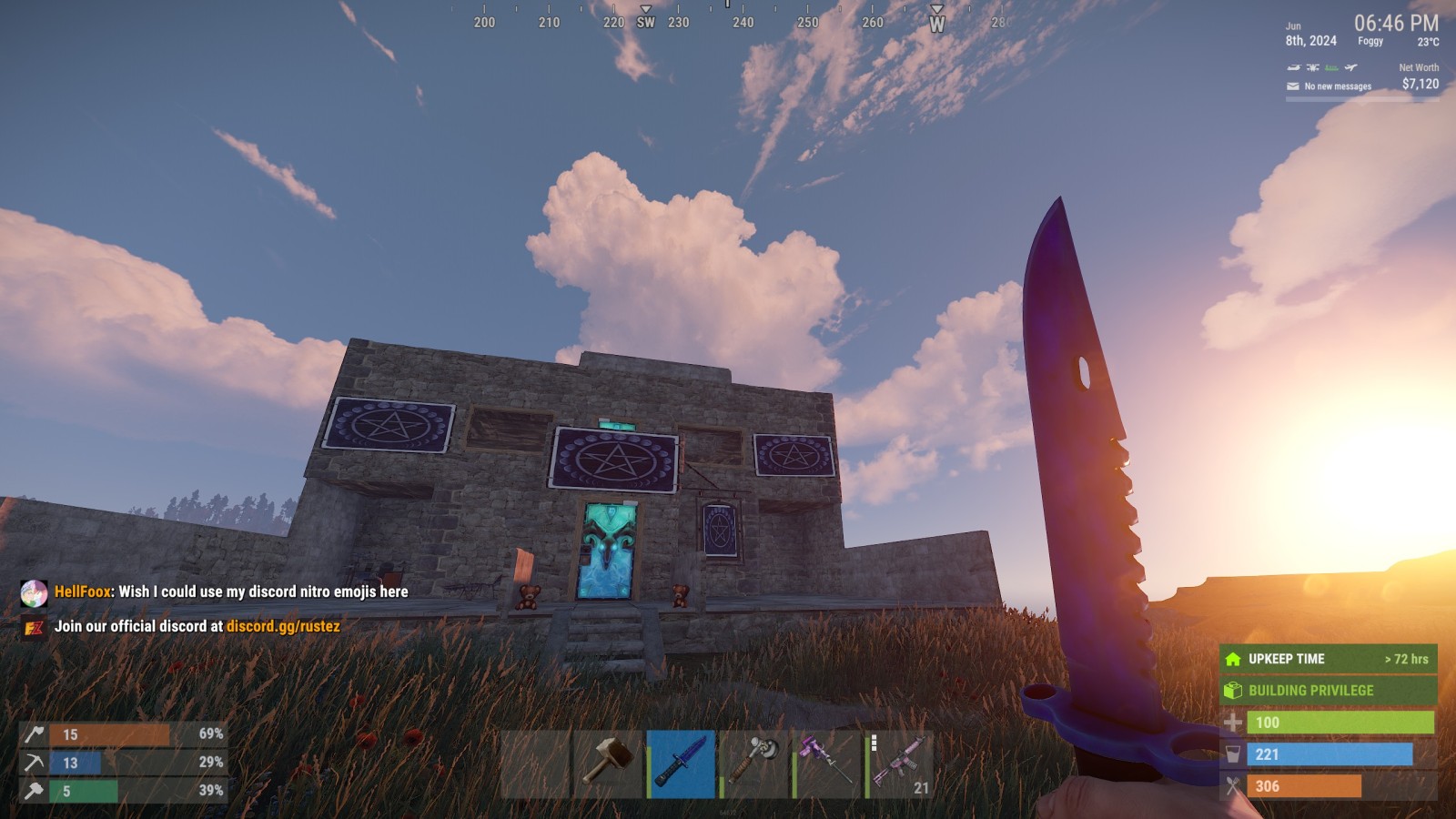Choose the hatchet hotbar slot

click(x=754, y=763)
